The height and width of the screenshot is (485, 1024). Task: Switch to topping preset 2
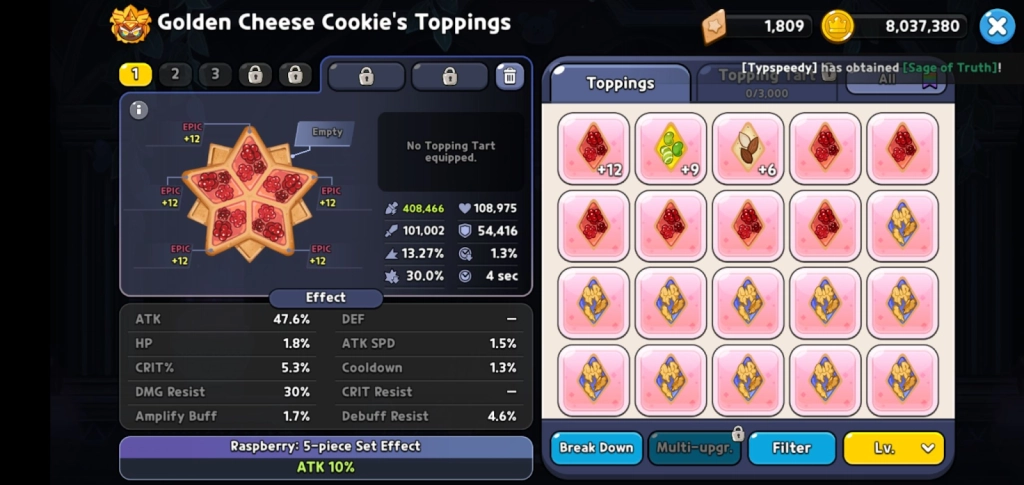click(x=175, y=75)
